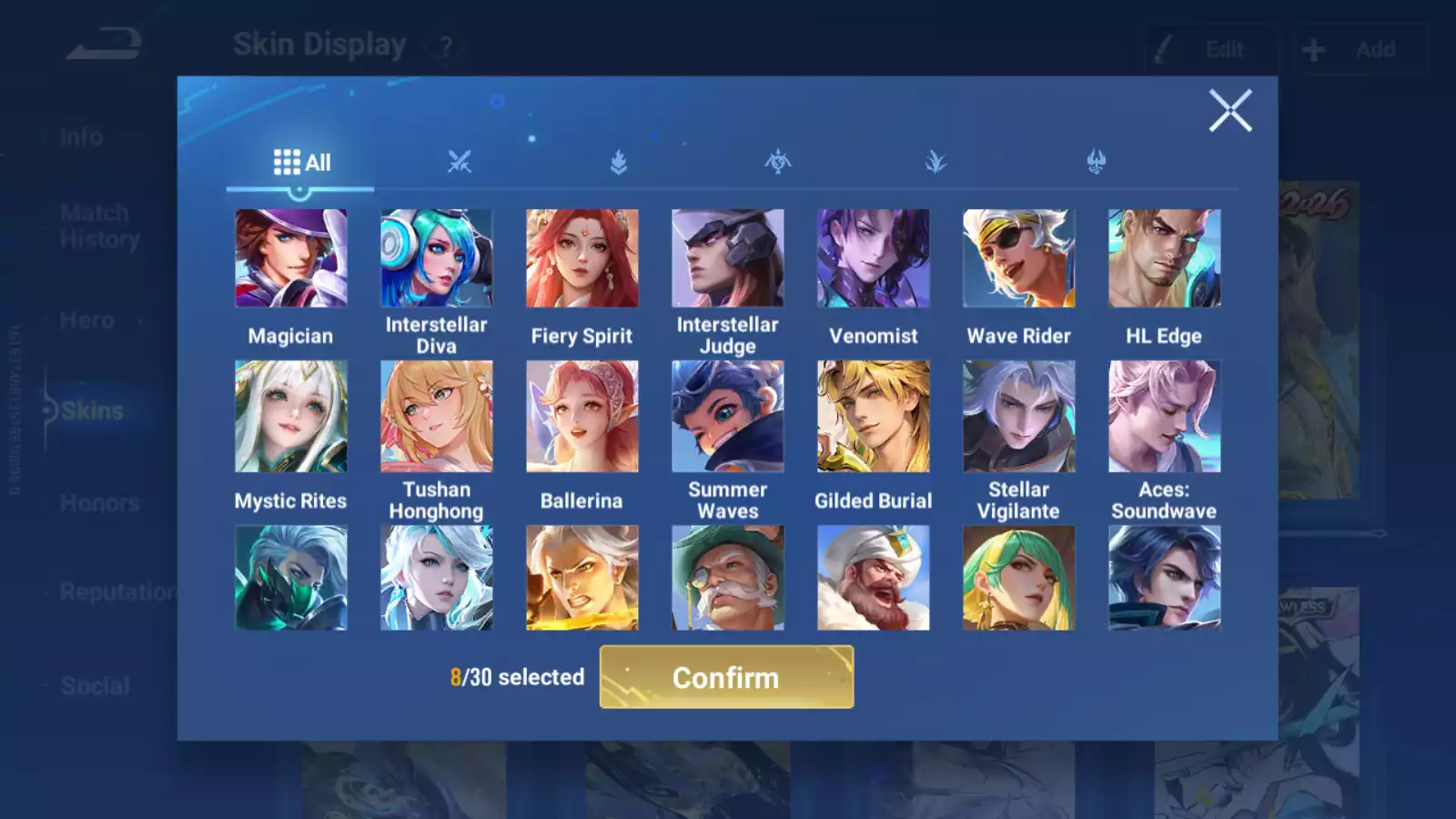
Task: Select the Stellar Vigilante skin thumbnail
Action: (x=1018, y=416)
